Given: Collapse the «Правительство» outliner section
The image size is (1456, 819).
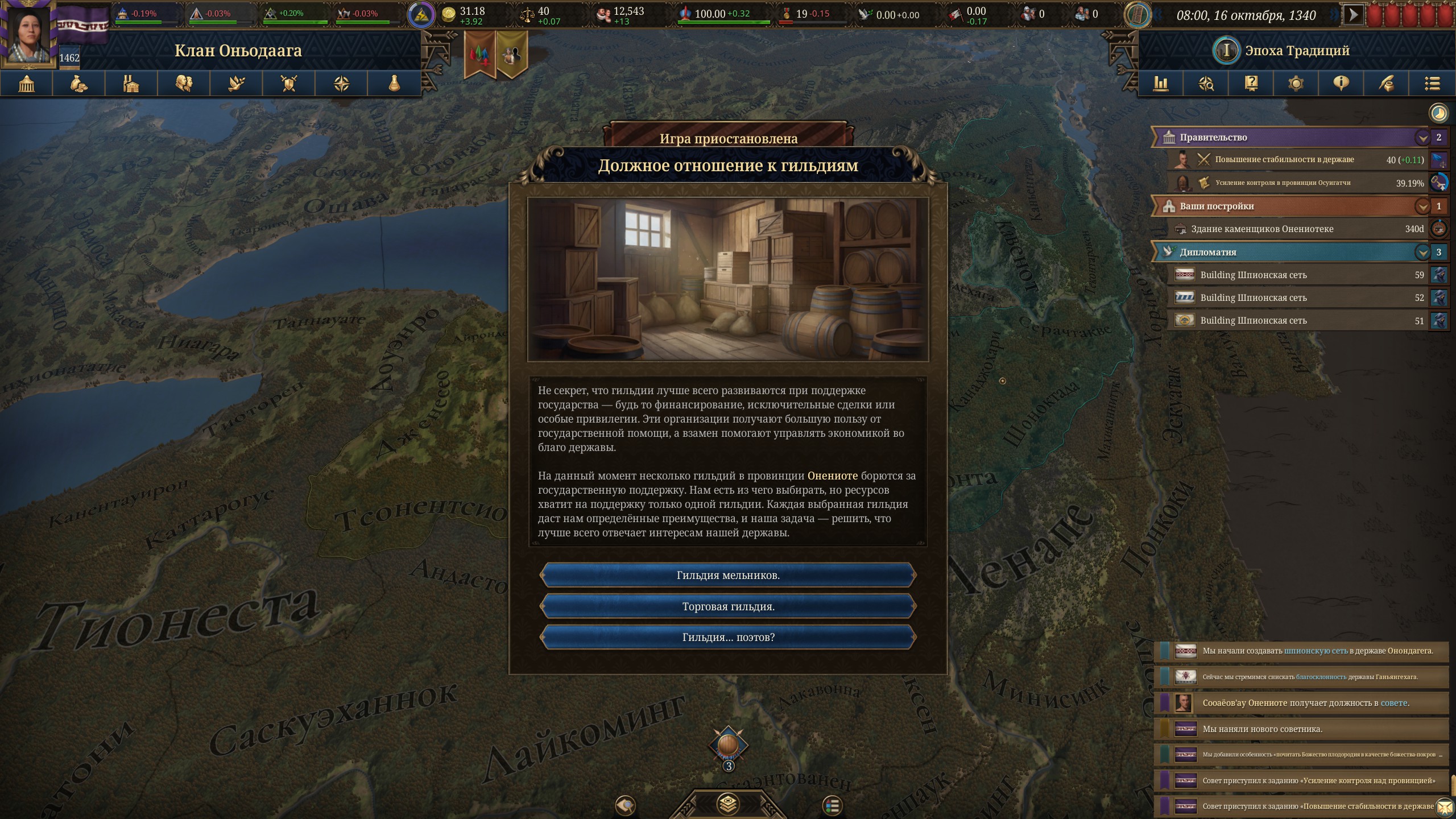Looking at the screenshot, I should coord(1422,138).
